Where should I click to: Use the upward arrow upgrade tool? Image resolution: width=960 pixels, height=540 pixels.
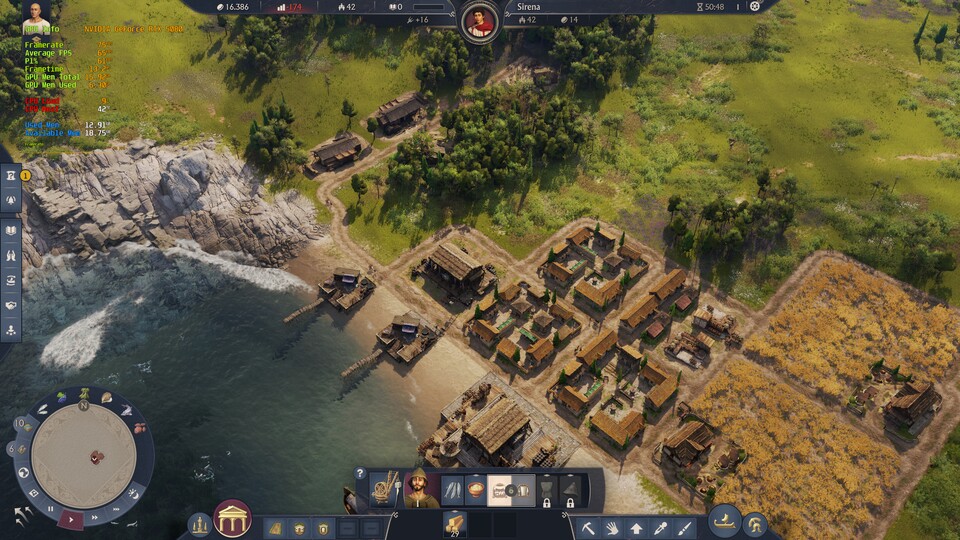pos(637,527)
